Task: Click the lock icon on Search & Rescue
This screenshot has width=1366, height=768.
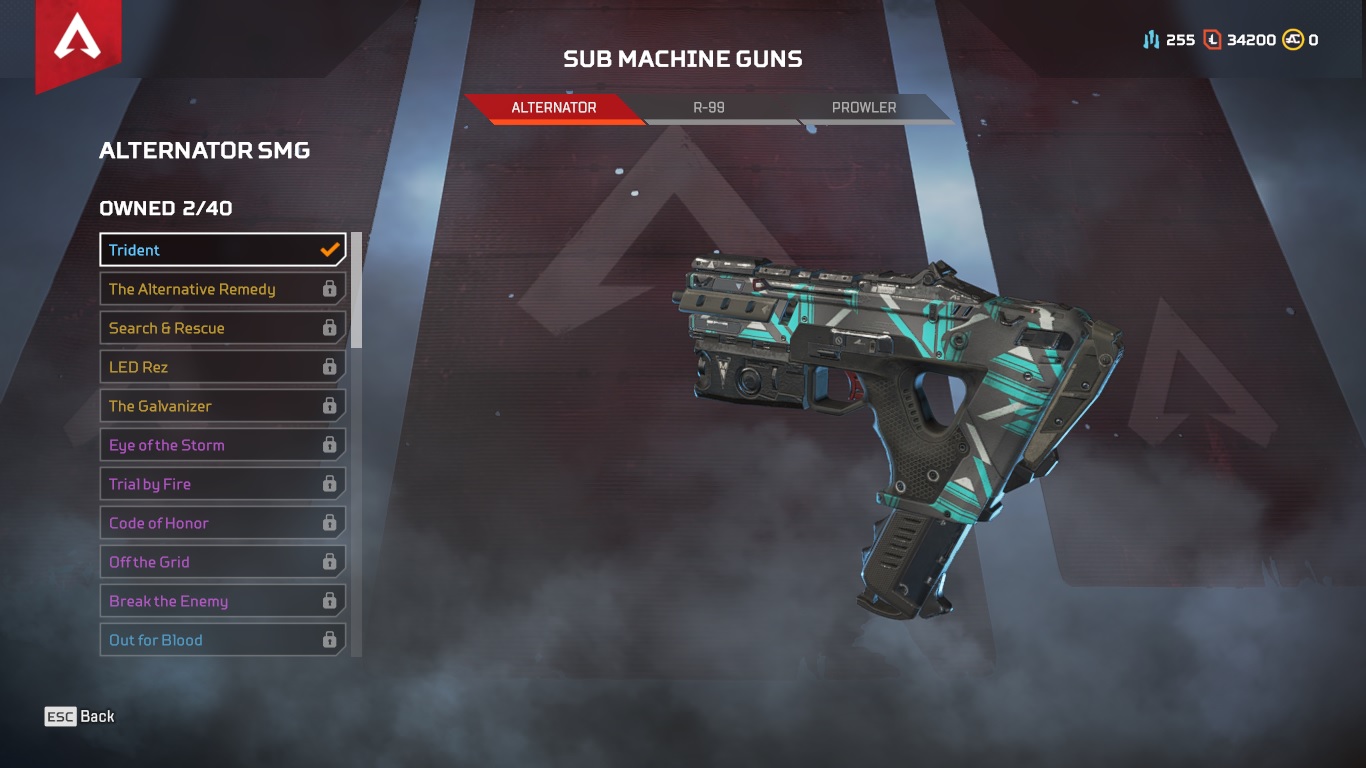Action: [x=330, y=328]
